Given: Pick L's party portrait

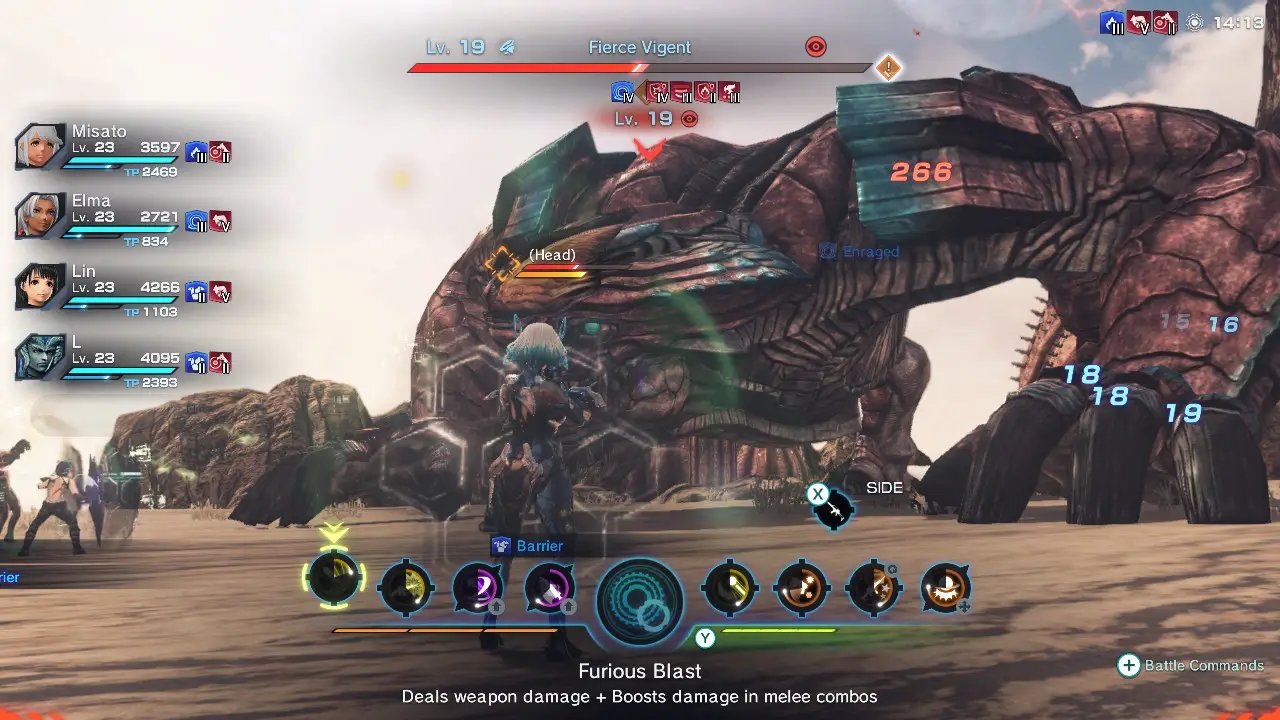Looking at the screenshot, I should tap(41, 357).
